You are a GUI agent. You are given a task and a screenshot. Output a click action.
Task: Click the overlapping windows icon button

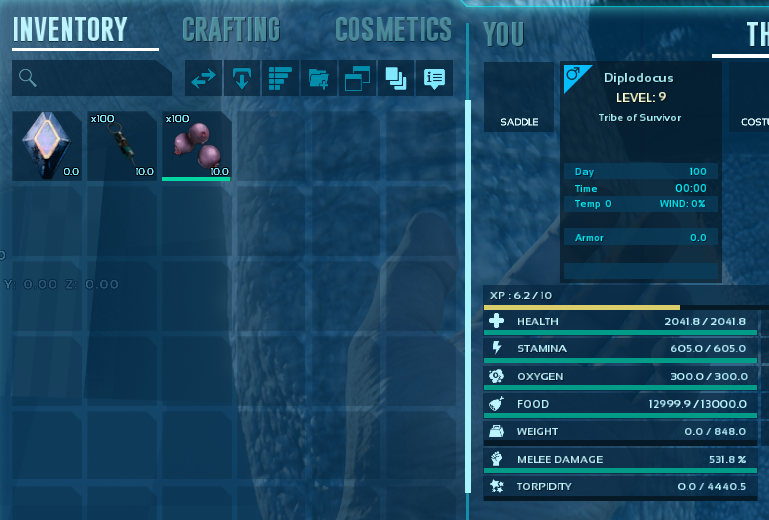click(x=357, y=78)
